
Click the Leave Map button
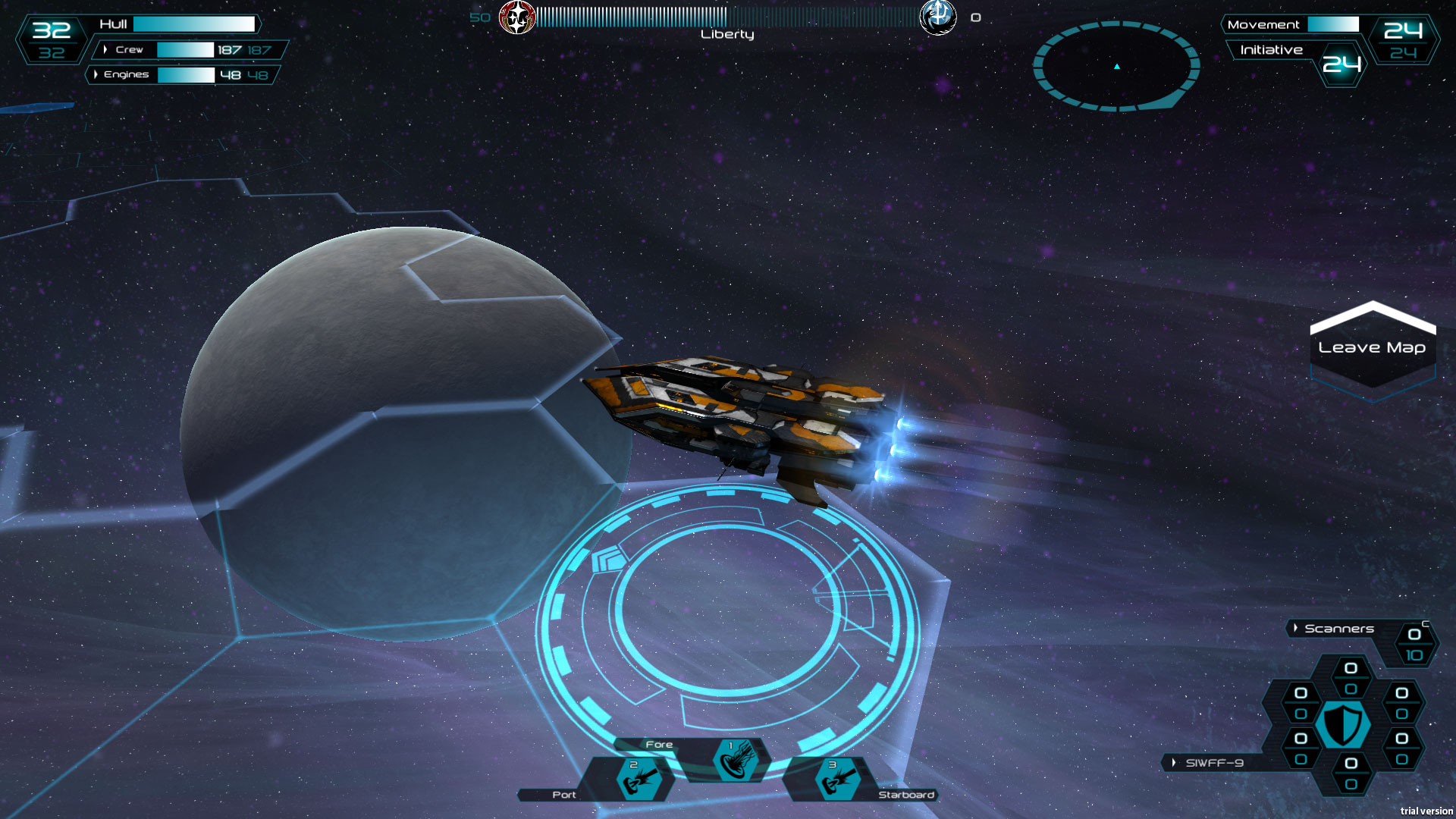[x=1375, y=347]
